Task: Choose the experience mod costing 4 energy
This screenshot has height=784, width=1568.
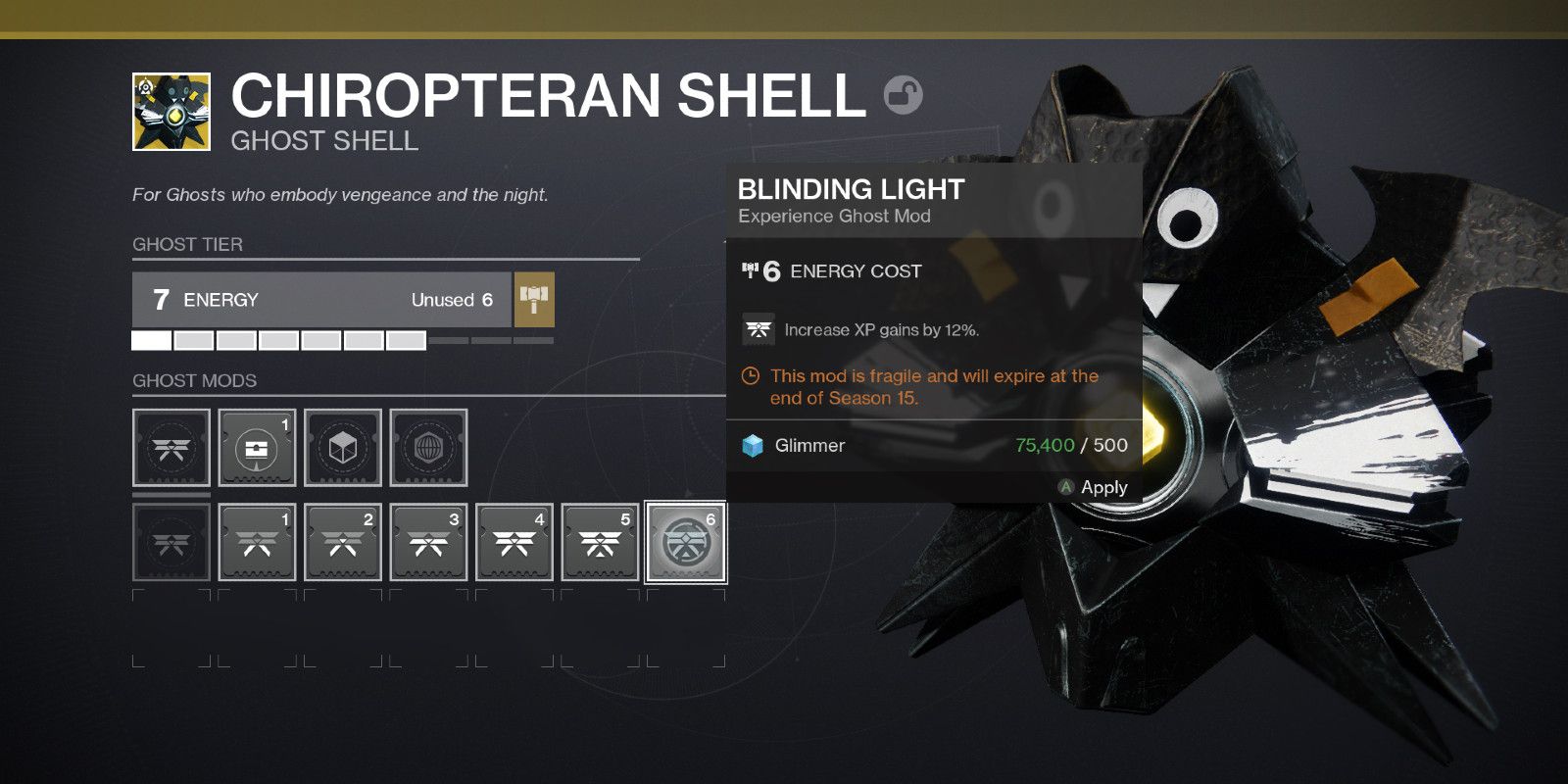Action: (514, 543)
